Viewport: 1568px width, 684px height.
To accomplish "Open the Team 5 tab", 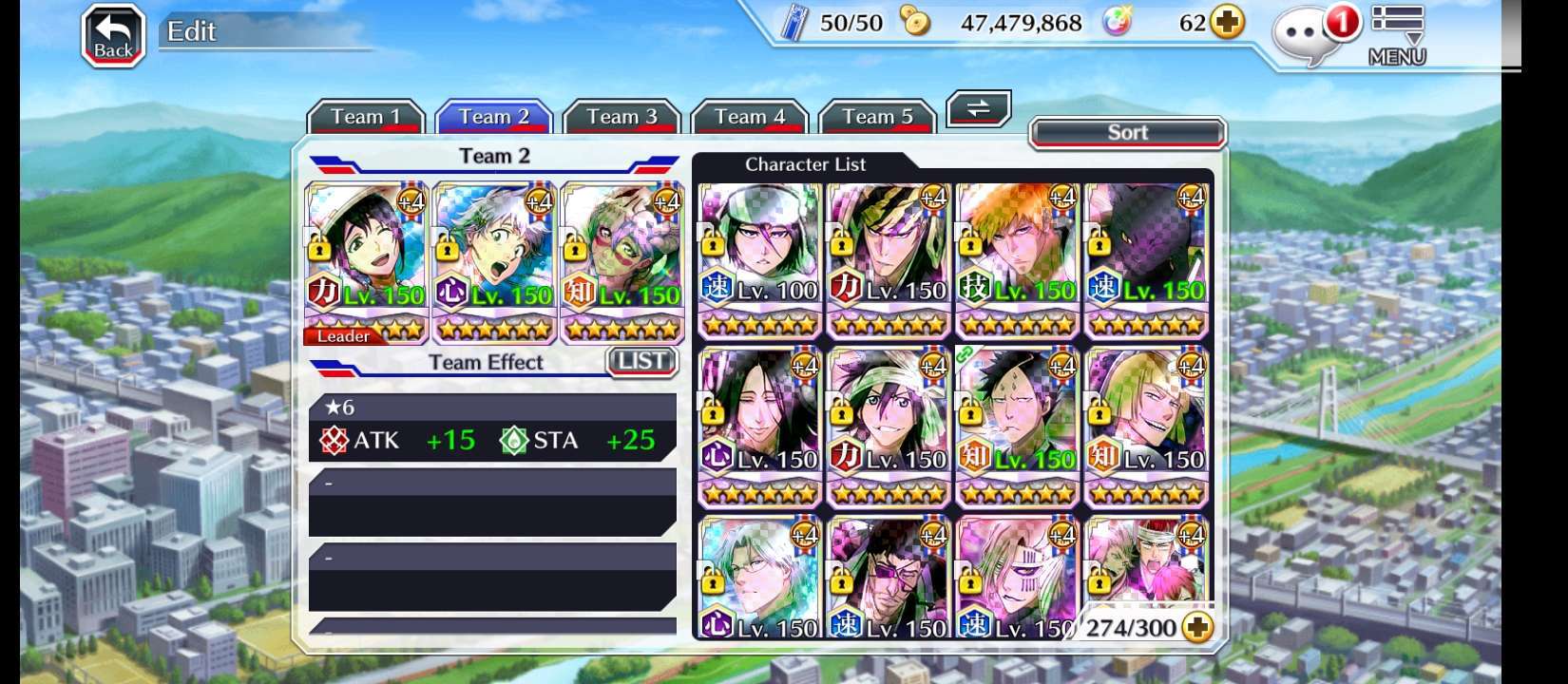I will (x=876, y=117).
